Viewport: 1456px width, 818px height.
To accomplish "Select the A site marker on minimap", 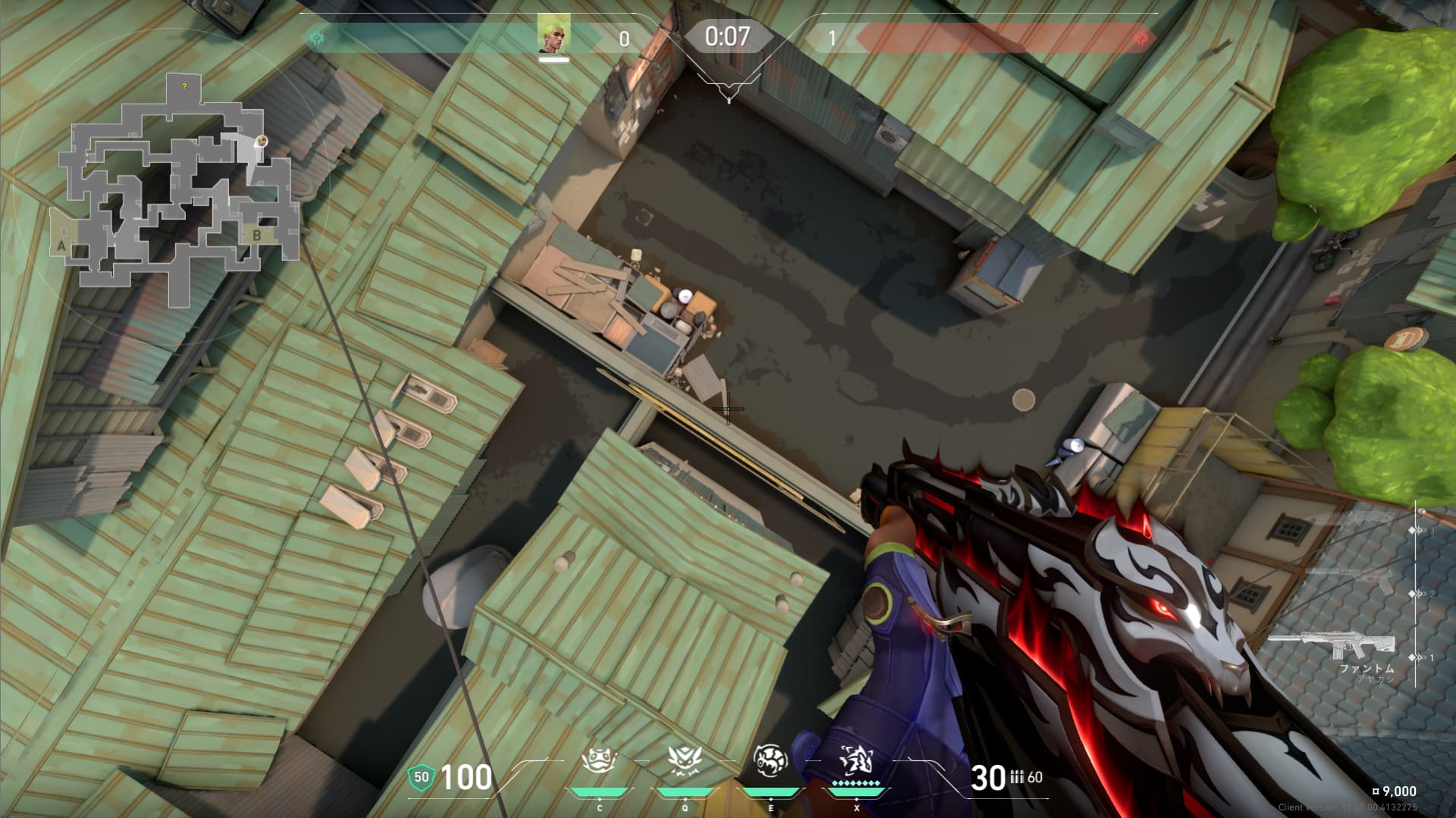I will pos(61,245).
